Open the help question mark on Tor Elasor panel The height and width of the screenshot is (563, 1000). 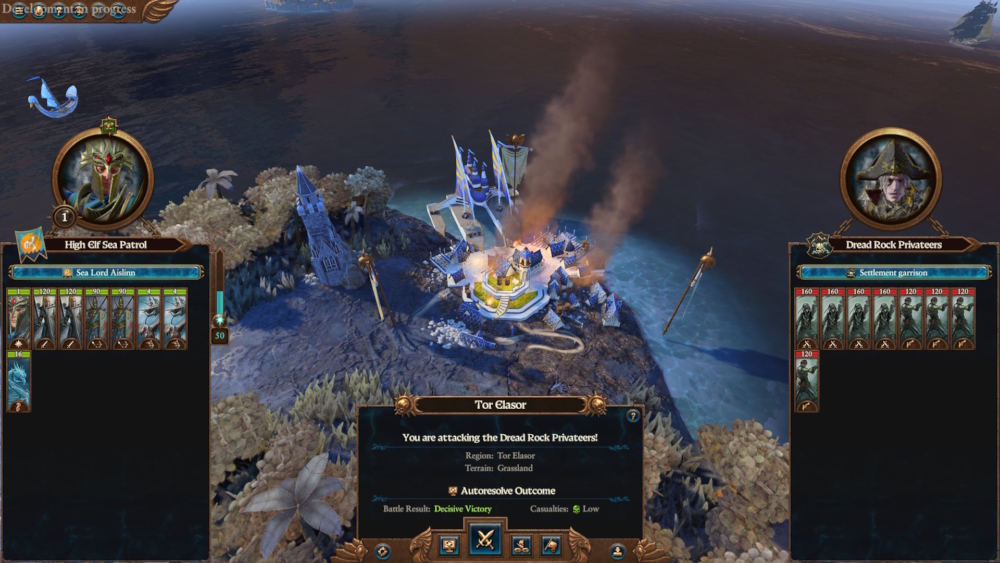(633, 416)
